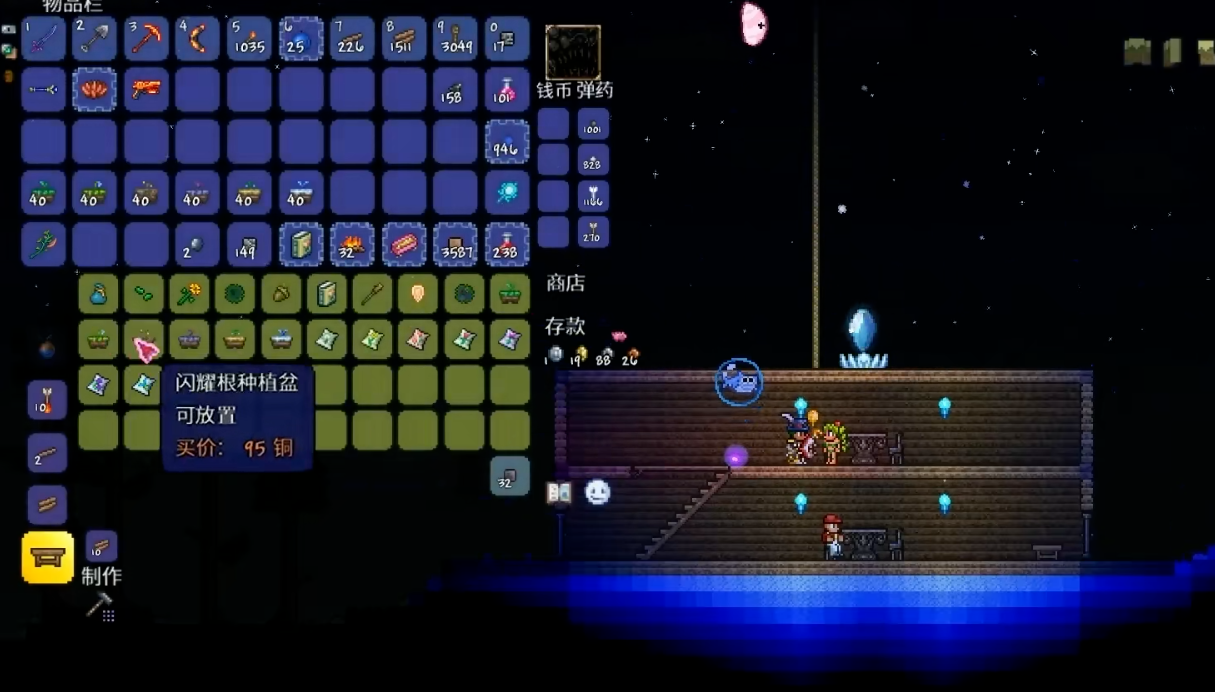Select the pink potion stack of 101
The height and width of the screenshot is (692, 1215).
tap(507, 90)
